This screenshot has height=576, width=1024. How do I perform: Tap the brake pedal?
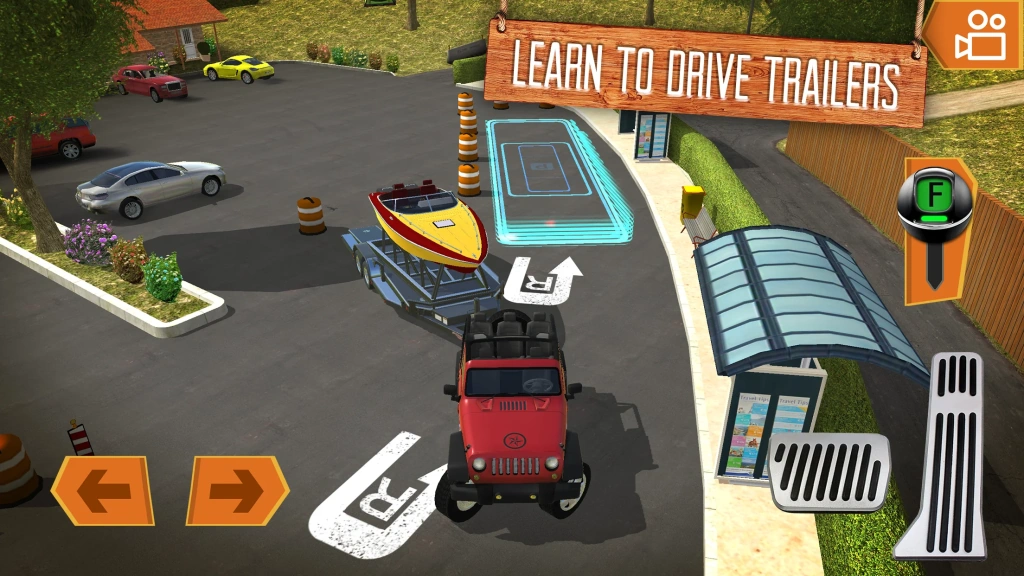click(828, 472)
